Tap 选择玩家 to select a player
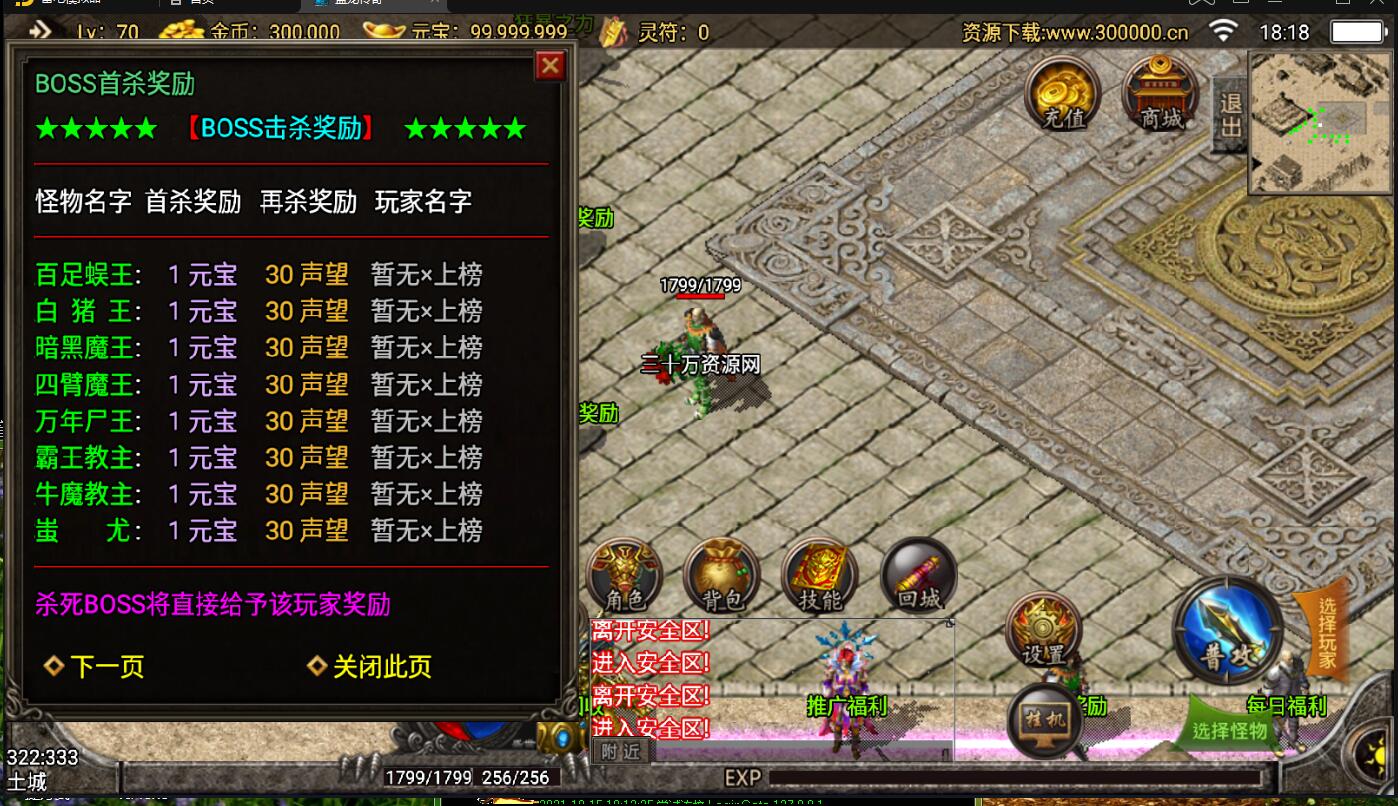This screenshot has height=806, width=1398. click(x=1325, y=632)
